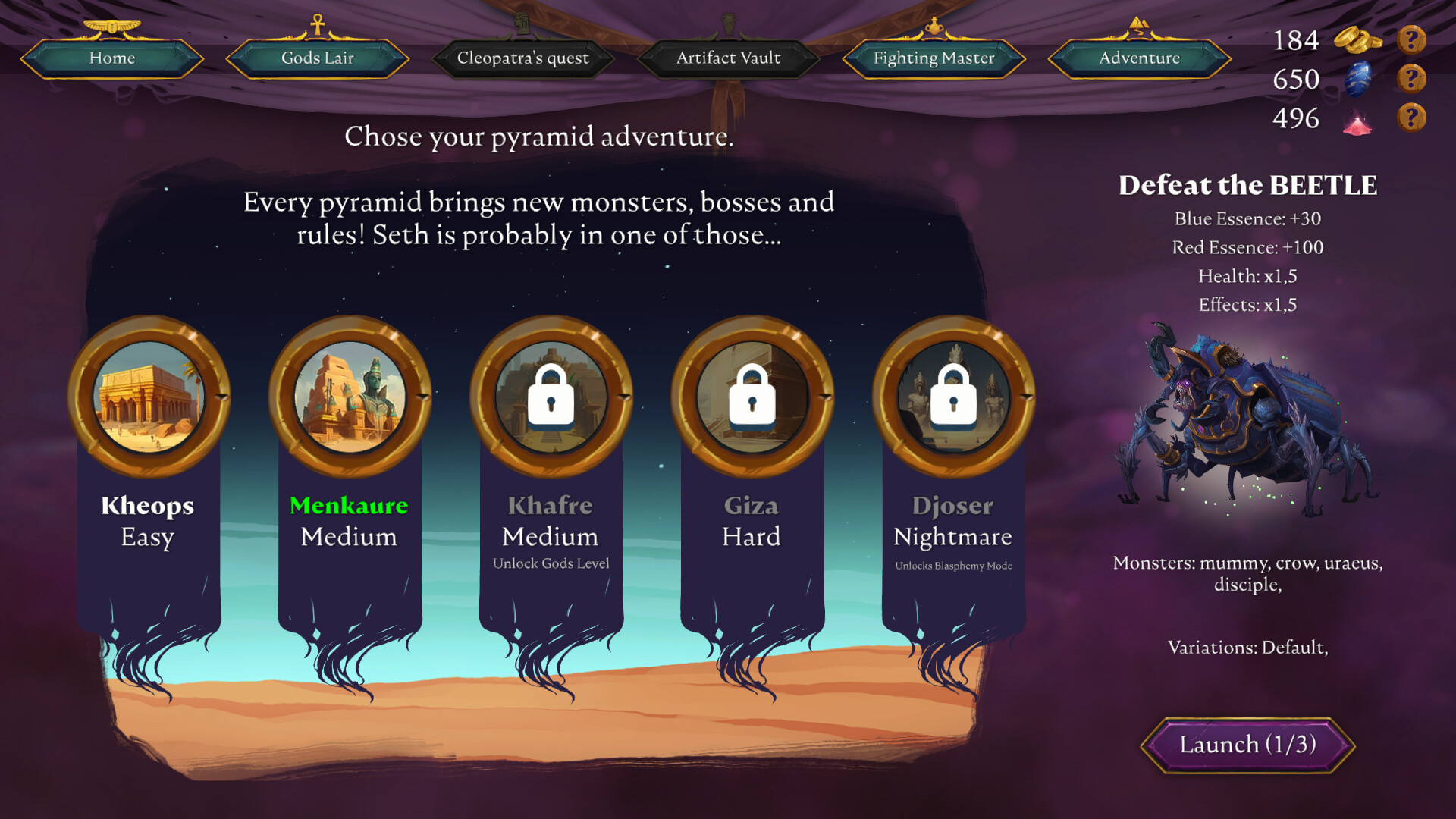This screenshot has height=819, width=1456.
Task: Click the winged scarab icon above Home
Action: pyautogui.click(x=114, y=25)
